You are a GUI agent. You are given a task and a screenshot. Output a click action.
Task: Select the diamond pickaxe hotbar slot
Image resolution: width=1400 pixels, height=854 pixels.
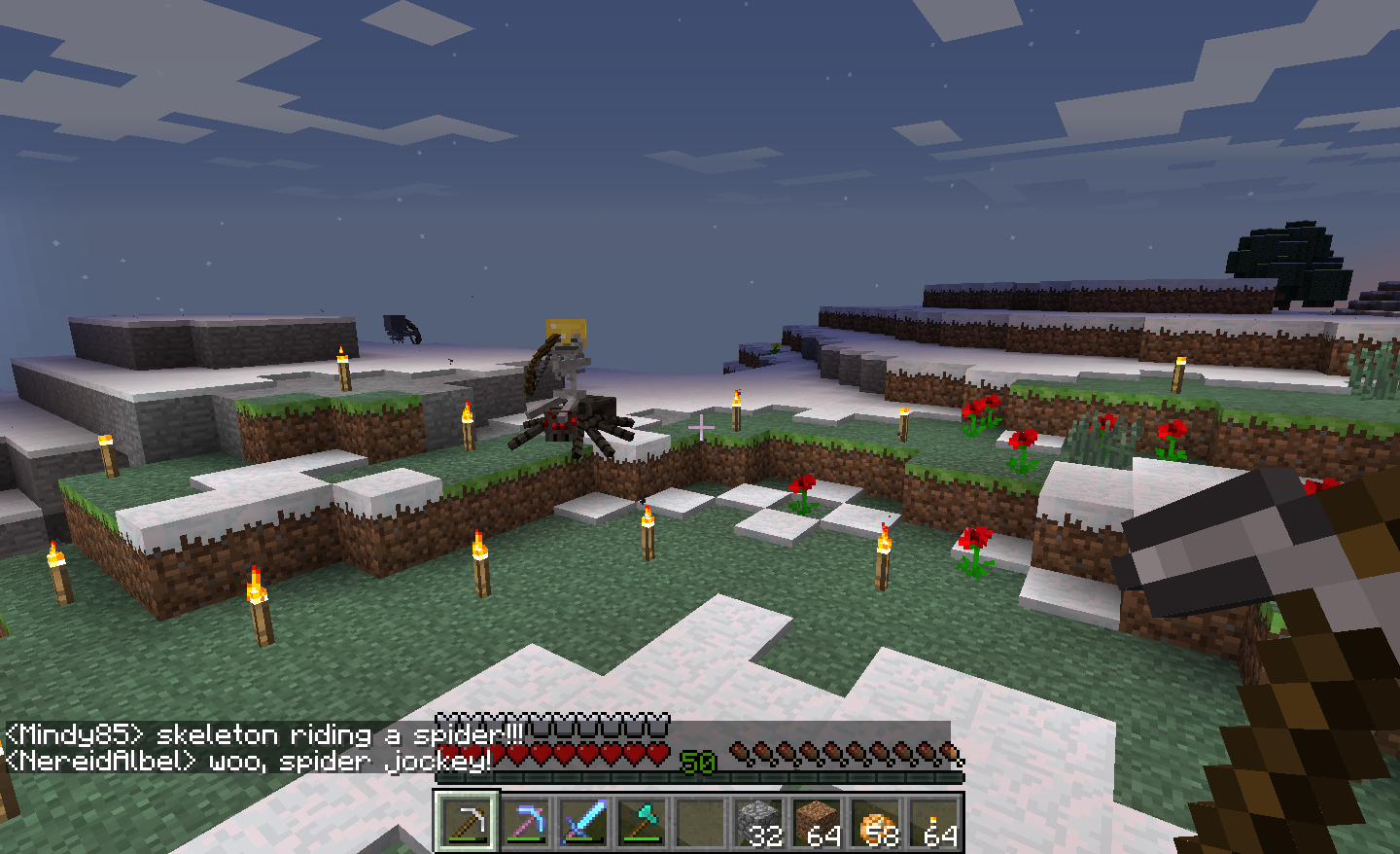tap(525, 822)
